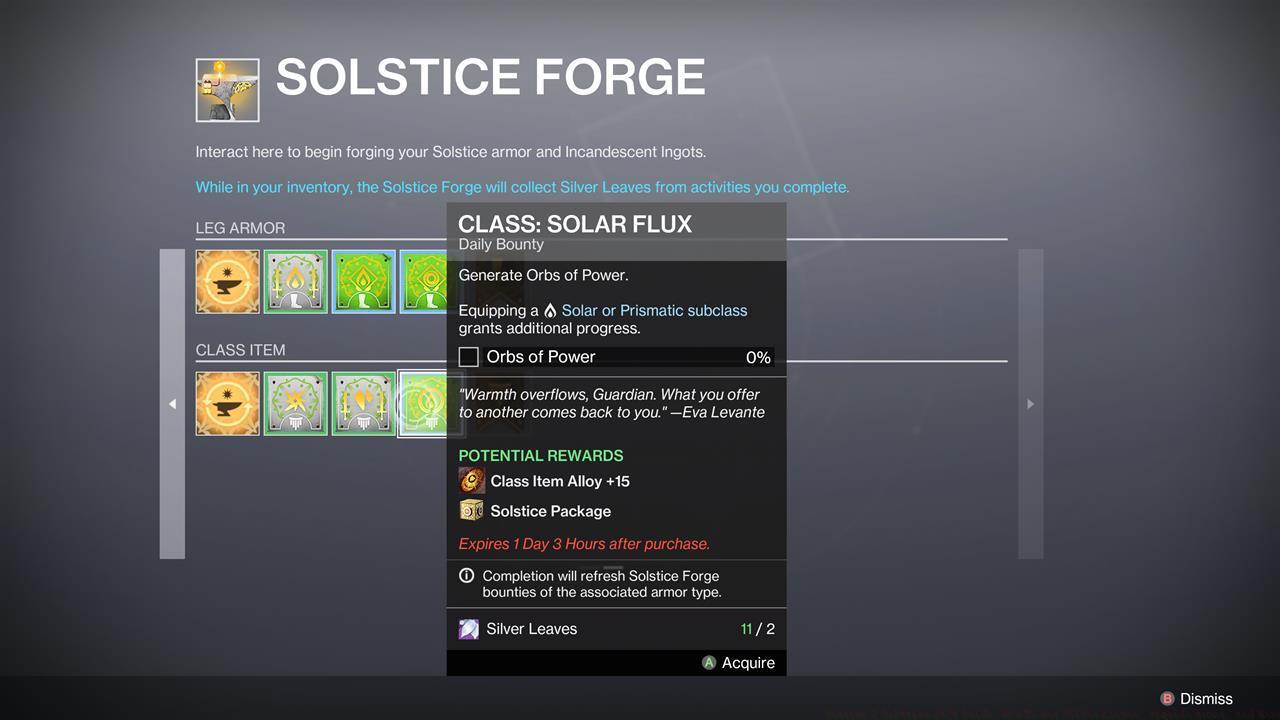Select the starburst class item bounty

tap(295, 403)
